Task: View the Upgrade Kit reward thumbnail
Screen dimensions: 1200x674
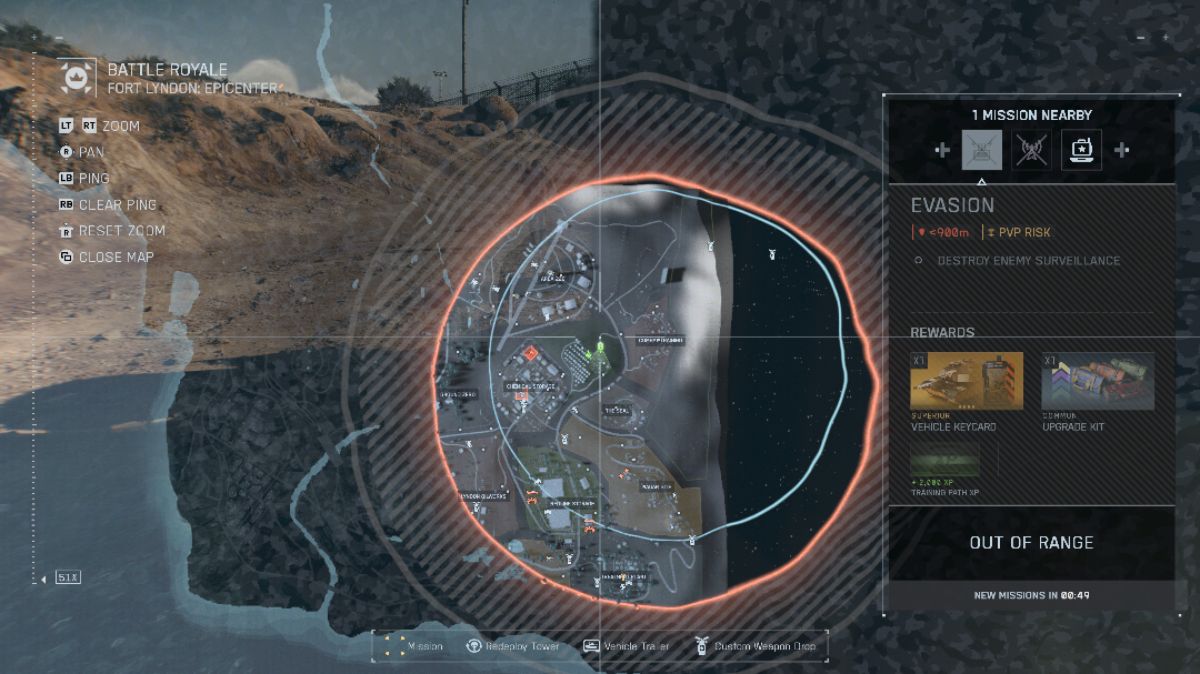Action: point(1097,381)
